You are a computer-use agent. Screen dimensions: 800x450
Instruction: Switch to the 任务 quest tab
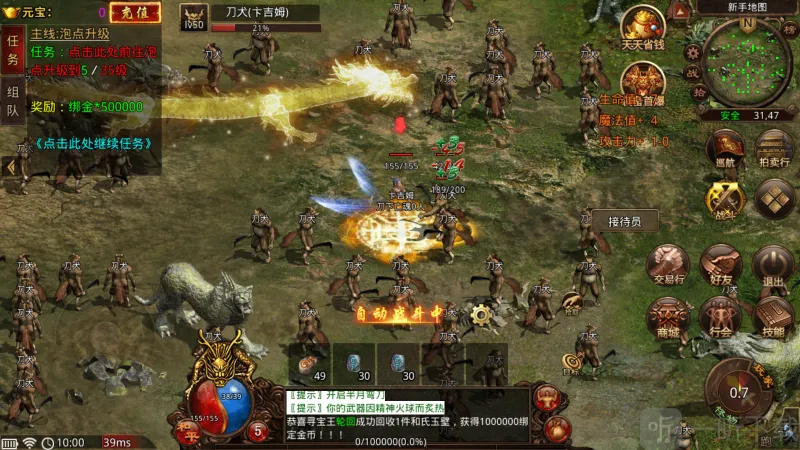pyautogui.click(x=13, y=50)
